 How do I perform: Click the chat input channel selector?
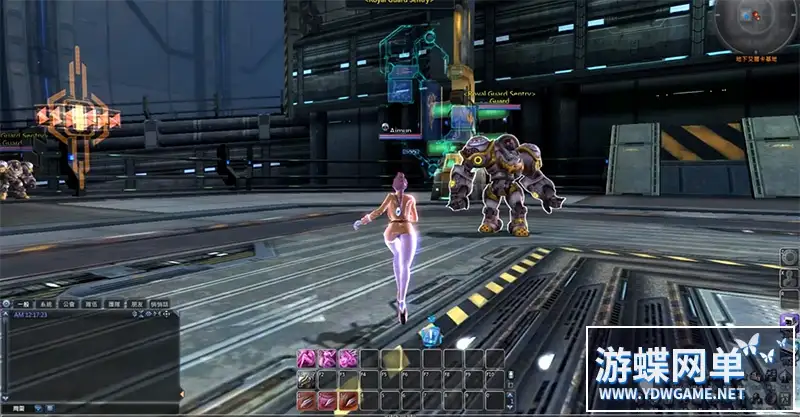[14, 409]
